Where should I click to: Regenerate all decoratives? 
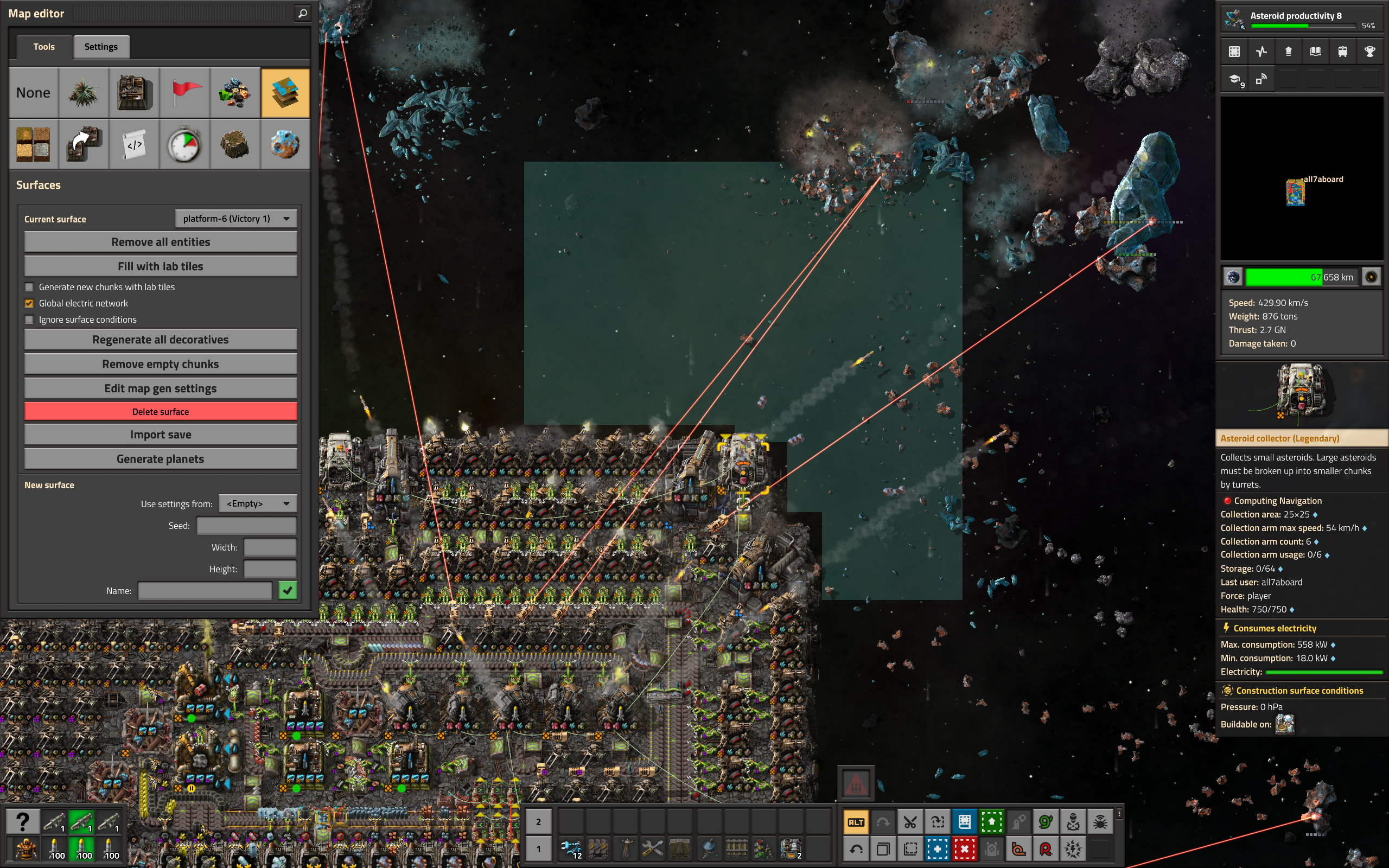(160, 340)
